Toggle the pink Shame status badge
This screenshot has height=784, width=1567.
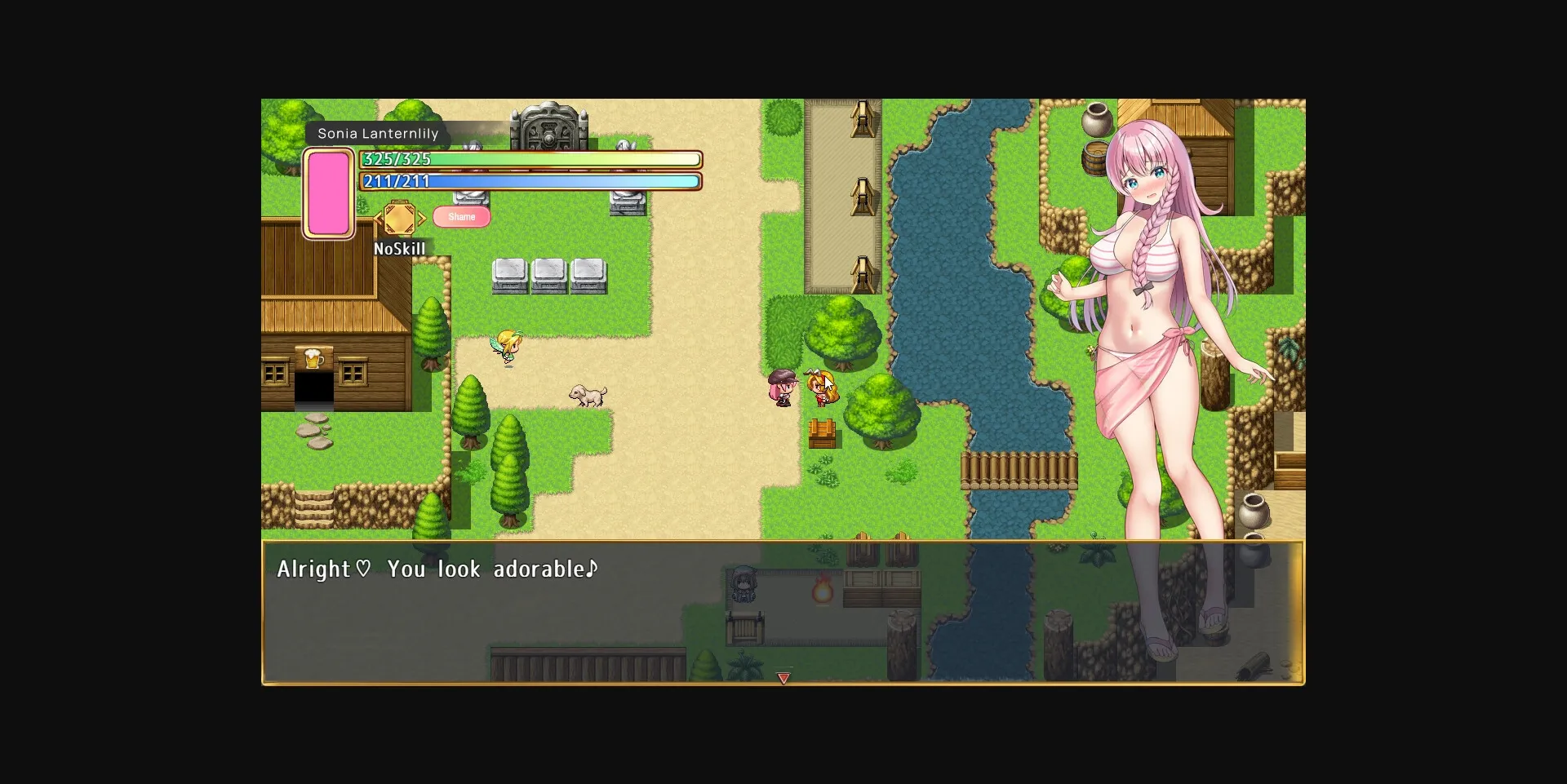tap(461, 216)
